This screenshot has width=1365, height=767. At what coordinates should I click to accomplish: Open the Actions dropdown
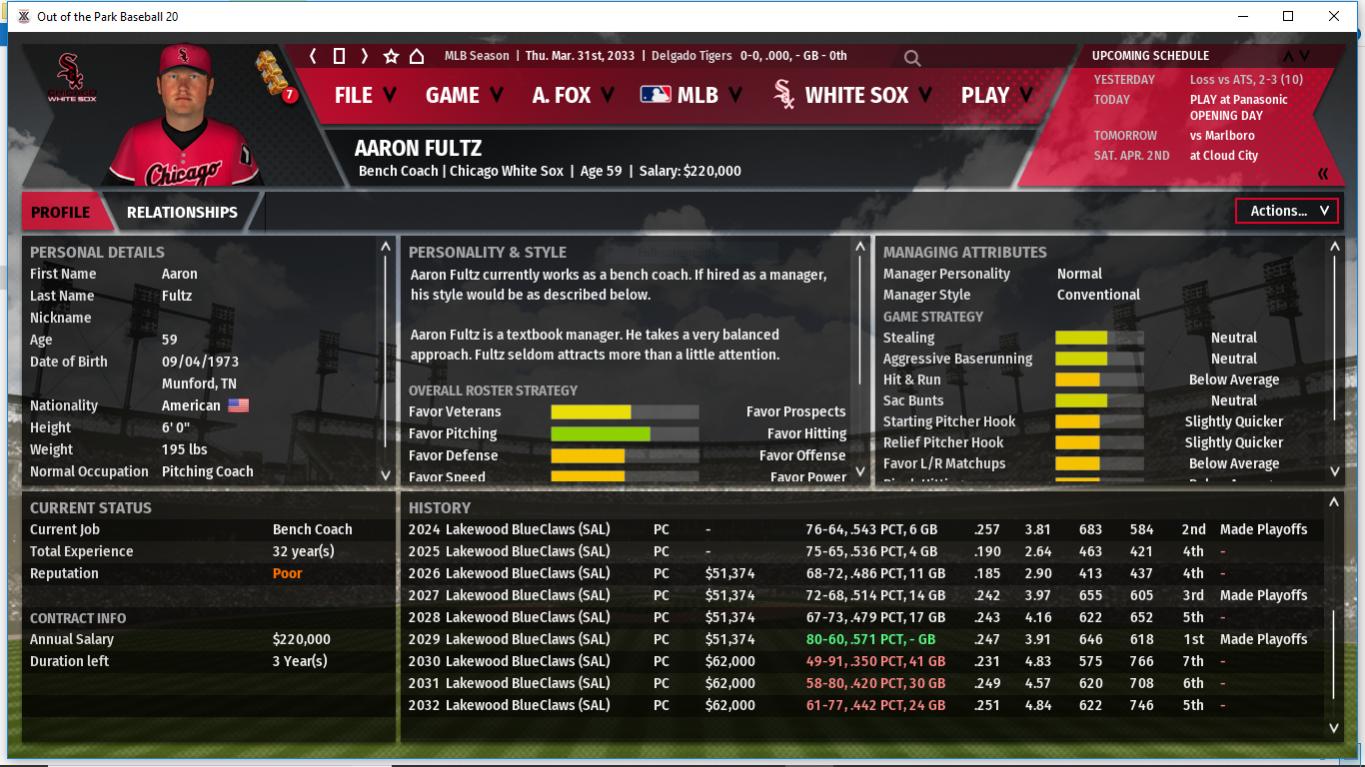coord(1287,211)
